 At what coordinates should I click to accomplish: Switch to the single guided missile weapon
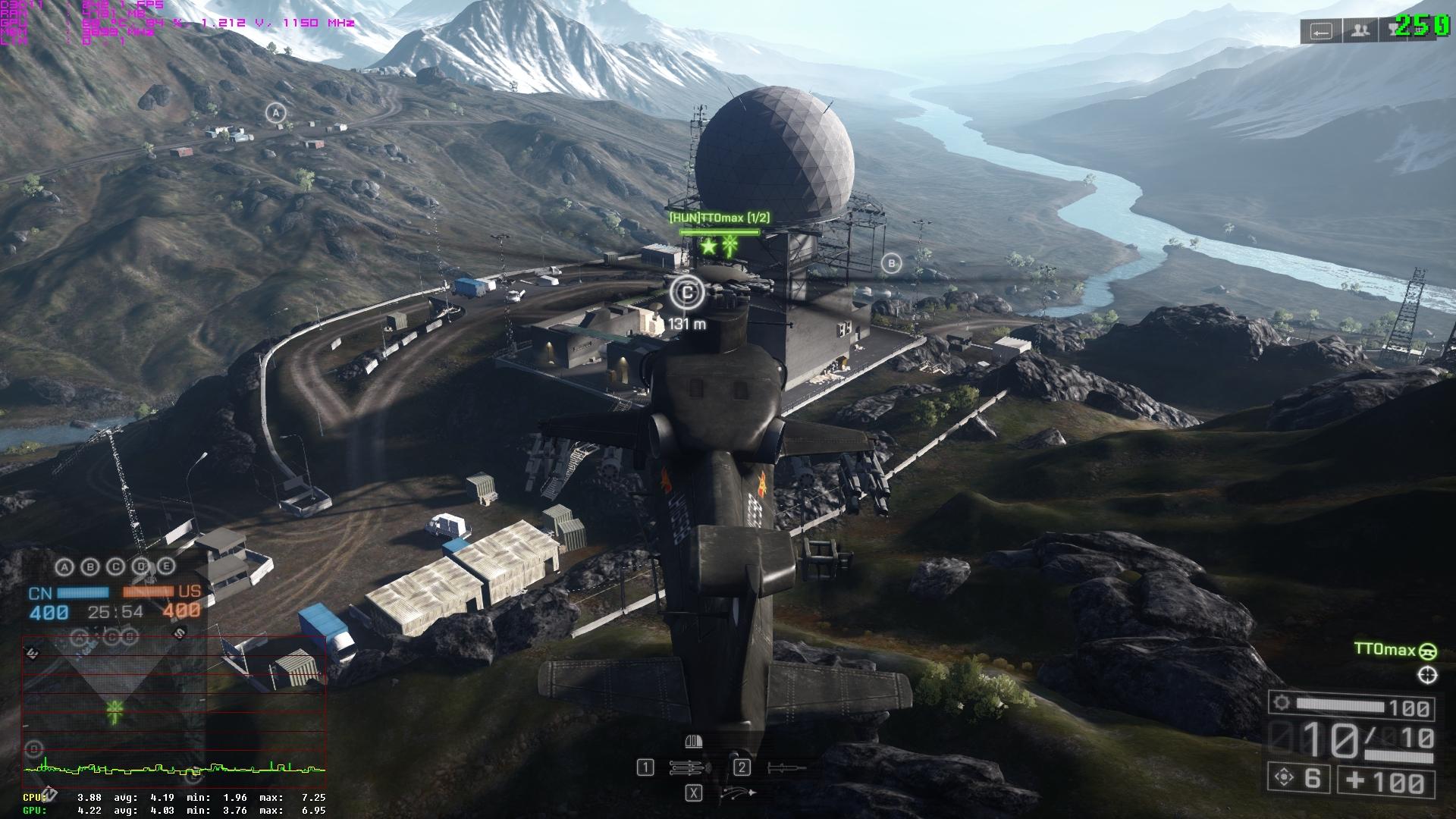point(786,768)
